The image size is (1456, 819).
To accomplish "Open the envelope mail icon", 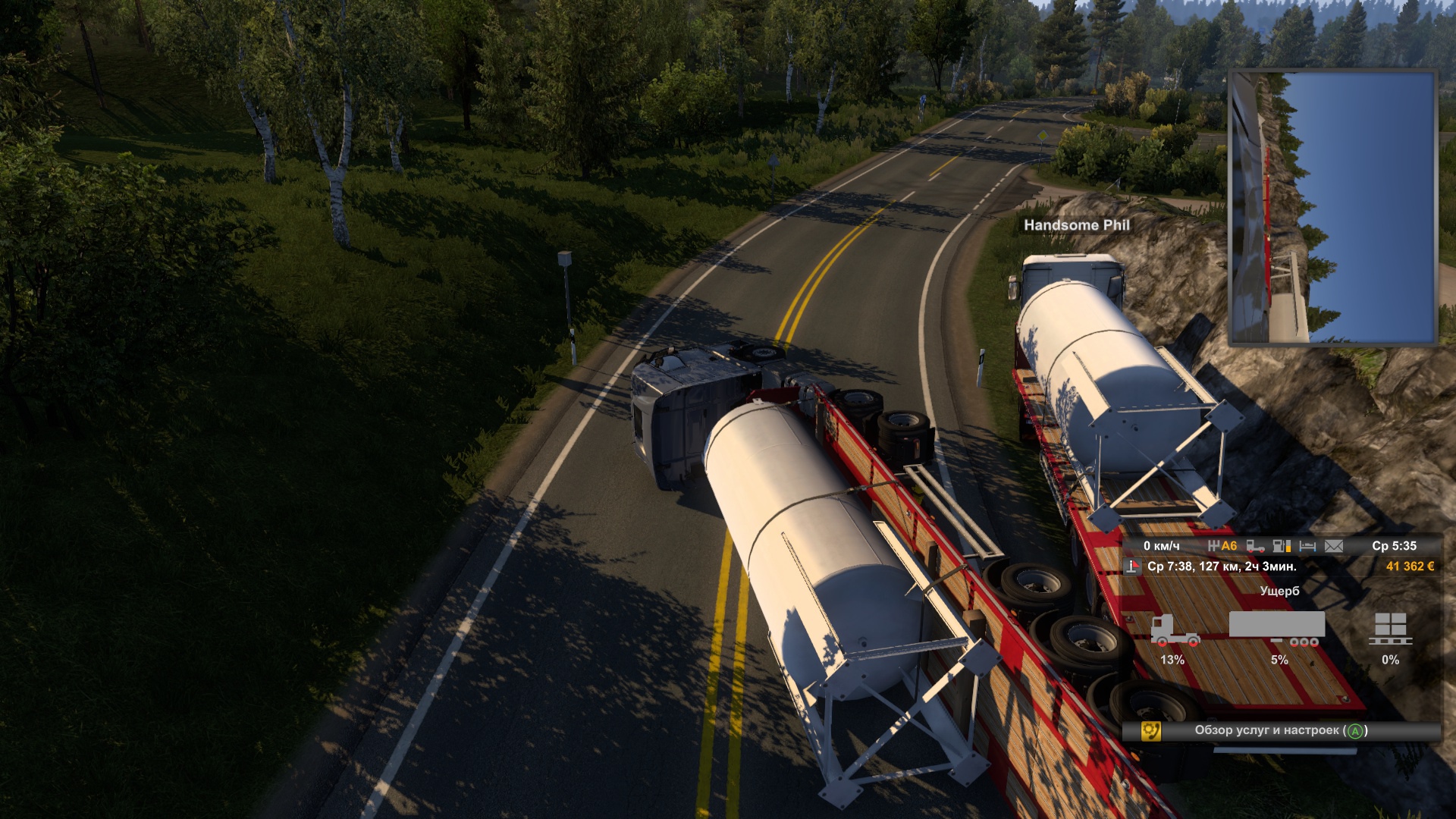I will (x=1334, y=546).
